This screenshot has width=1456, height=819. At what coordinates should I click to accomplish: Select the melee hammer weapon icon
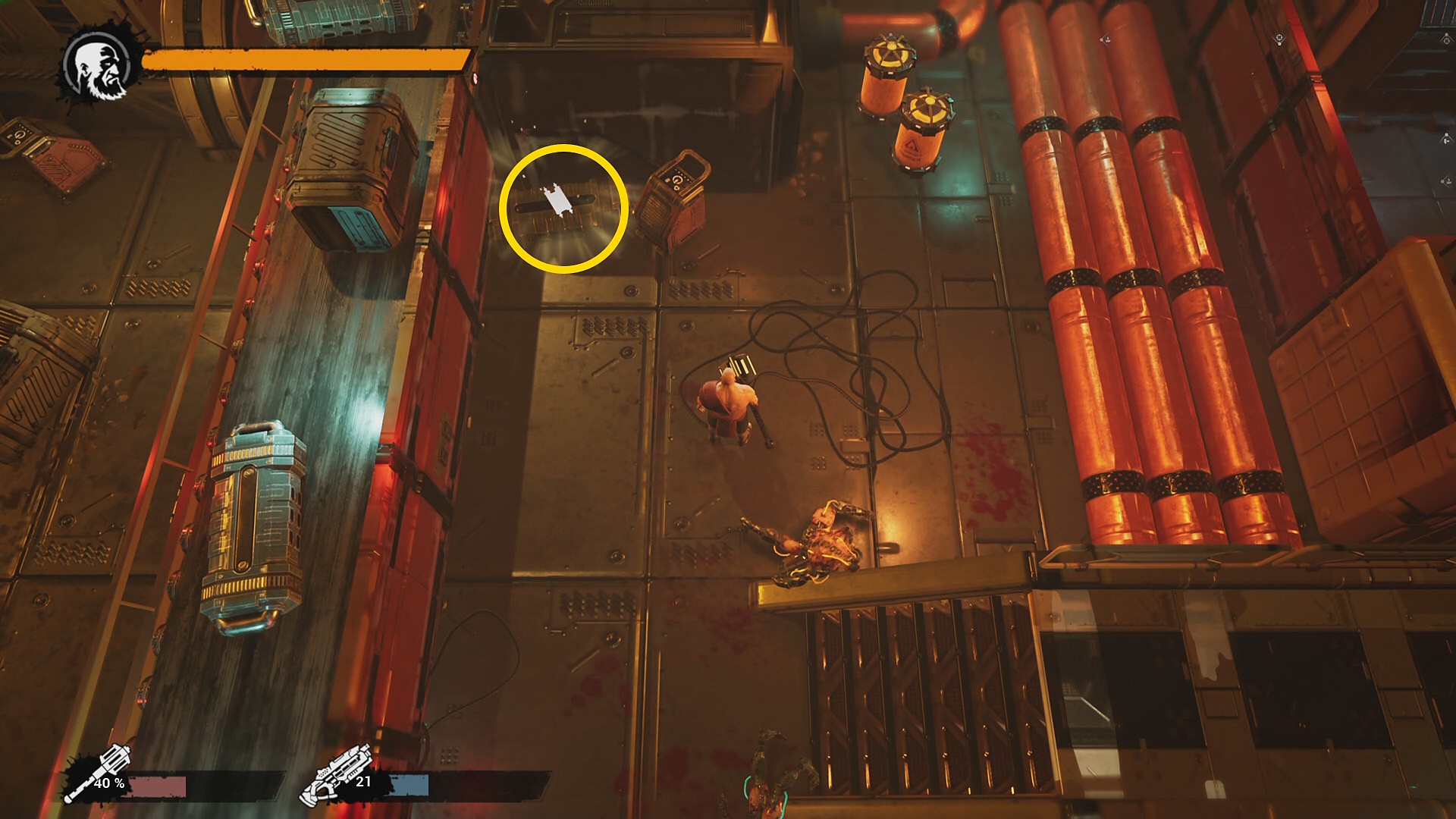click(x=97, y=773)
